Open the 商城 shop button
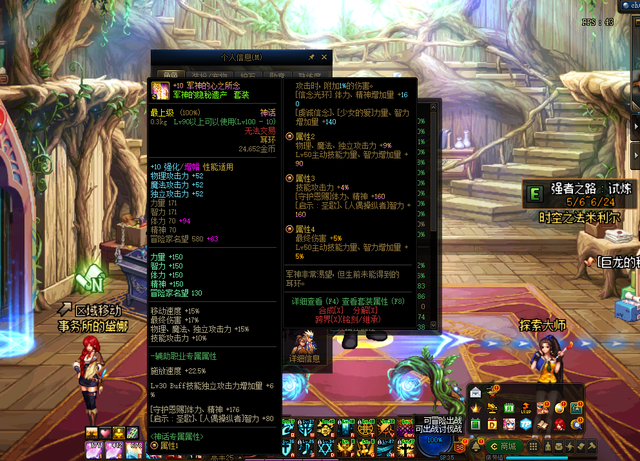Screen dimensions: 640x461 [x=506, y=447]
